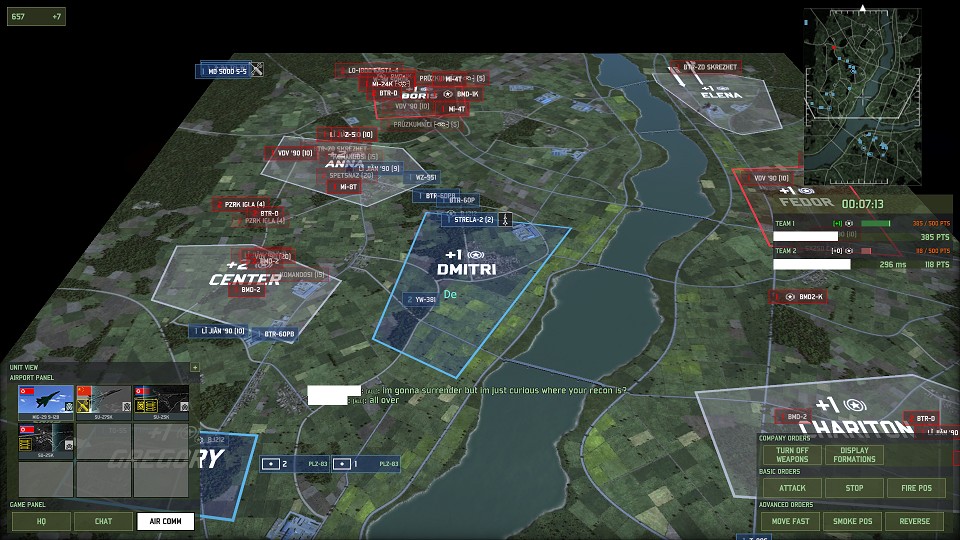The image size is (960, 540).
Task: Select the STRELA-2 unit label
Action: click(476, 219)
